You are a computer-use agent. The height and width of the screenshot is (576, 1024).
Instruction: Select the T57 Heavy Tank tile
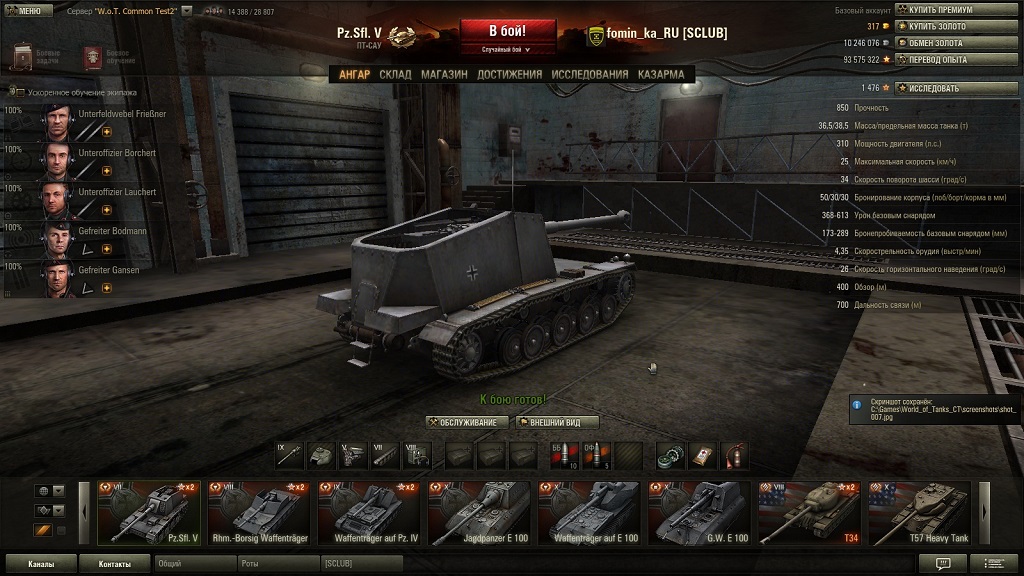(x=919, y=514)
